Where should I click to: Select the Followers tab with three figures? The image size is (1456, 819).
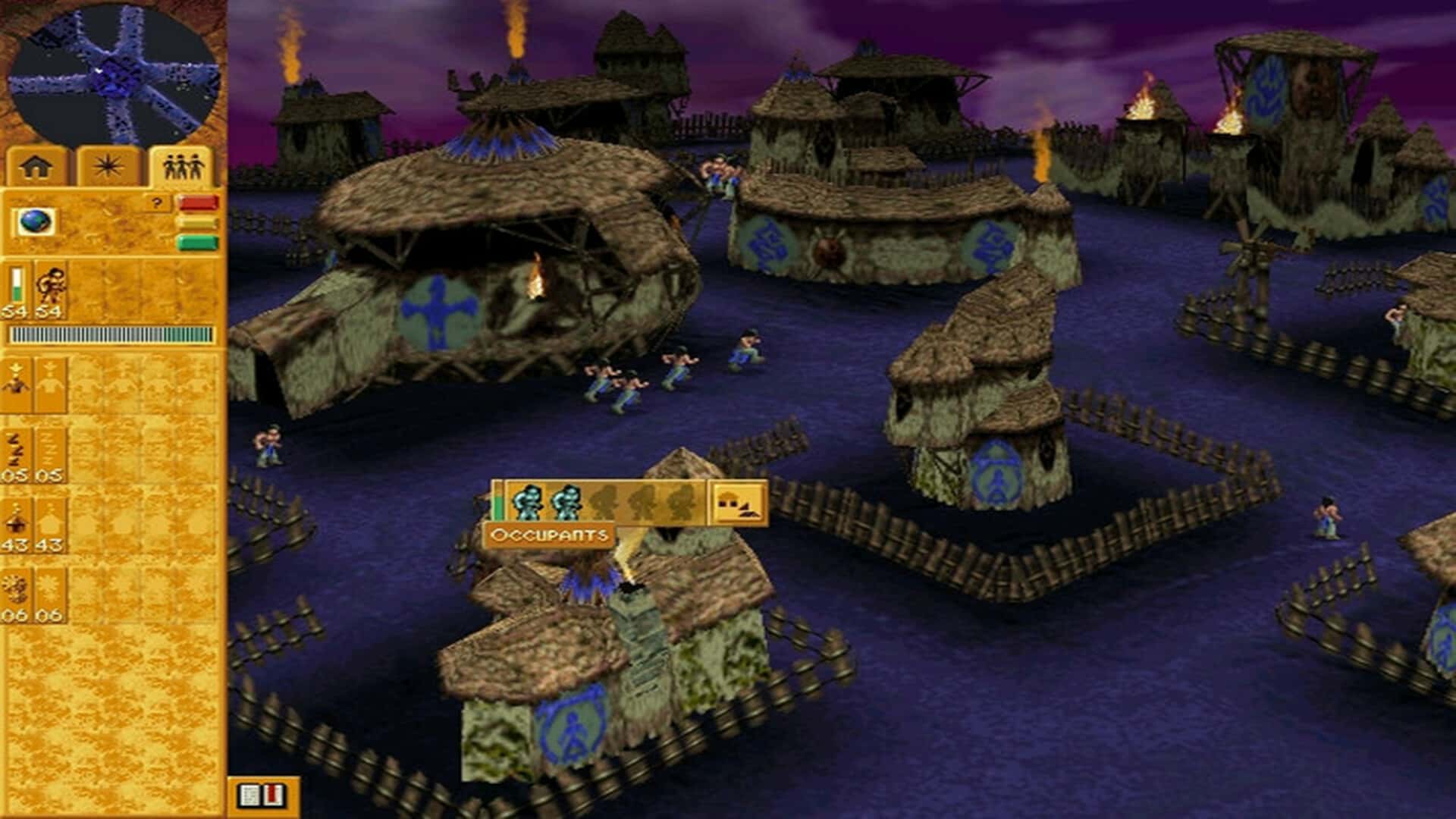(184, 165)
